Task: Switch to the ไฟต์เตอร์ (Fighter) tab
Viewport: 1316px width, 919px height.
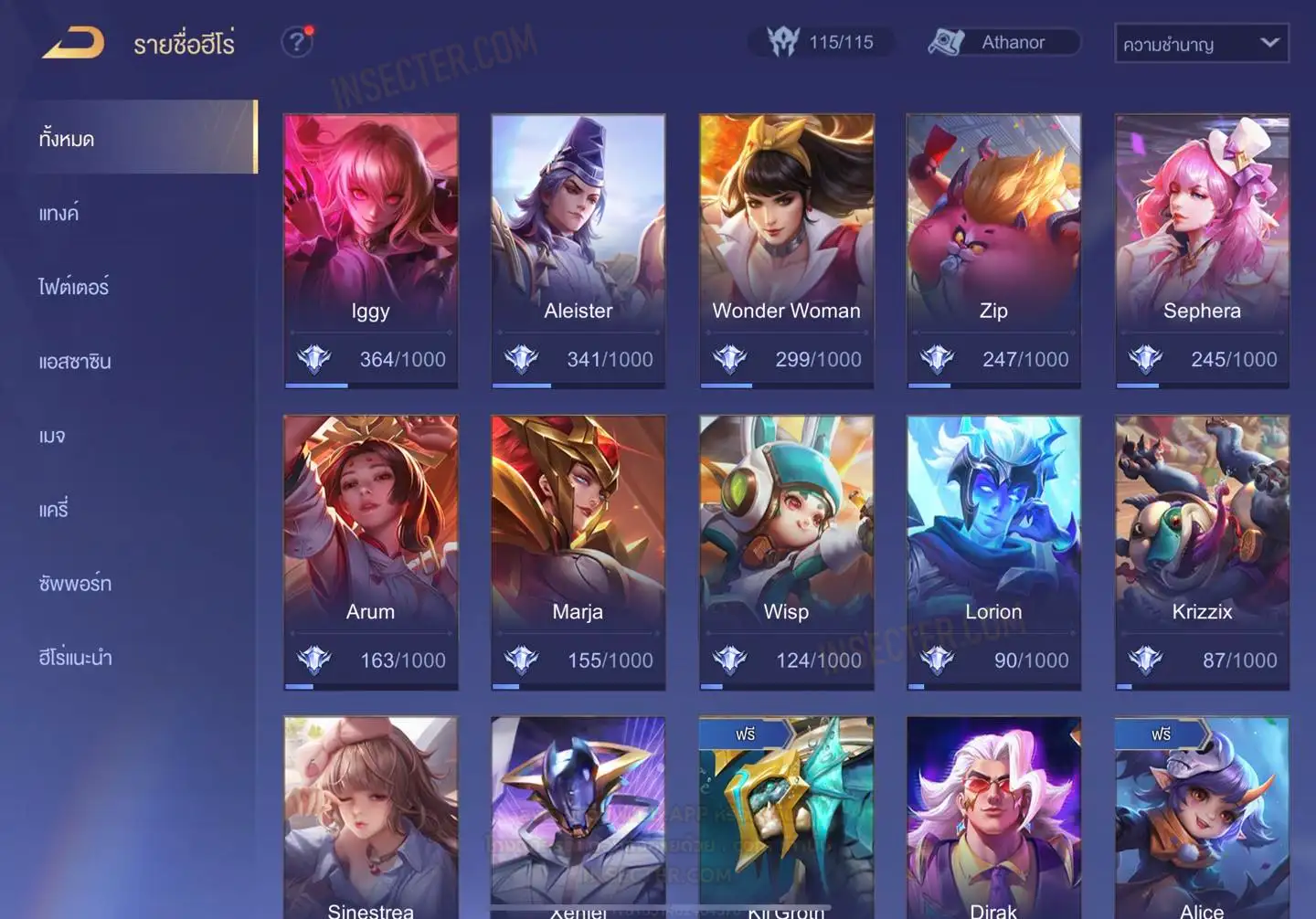Action: (74, 287)
